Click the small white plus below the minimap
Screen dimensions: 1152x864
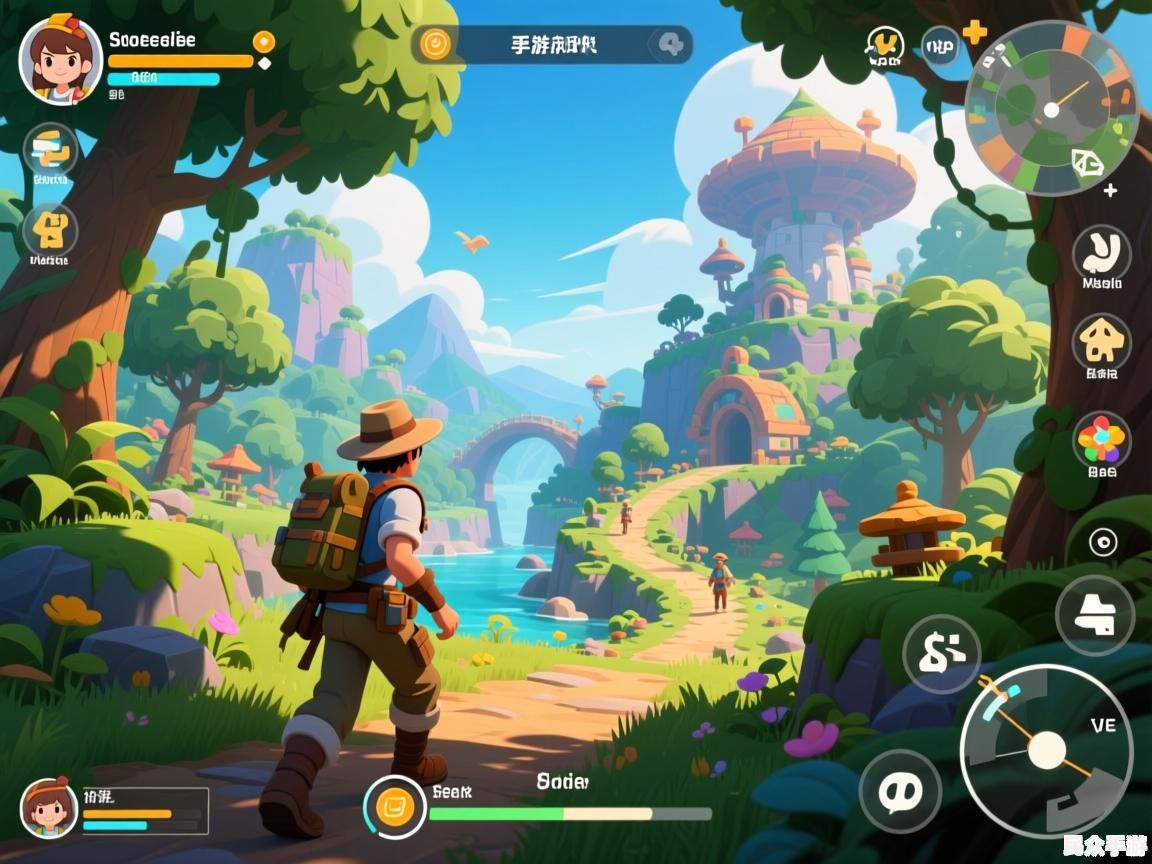point(1110,190)
